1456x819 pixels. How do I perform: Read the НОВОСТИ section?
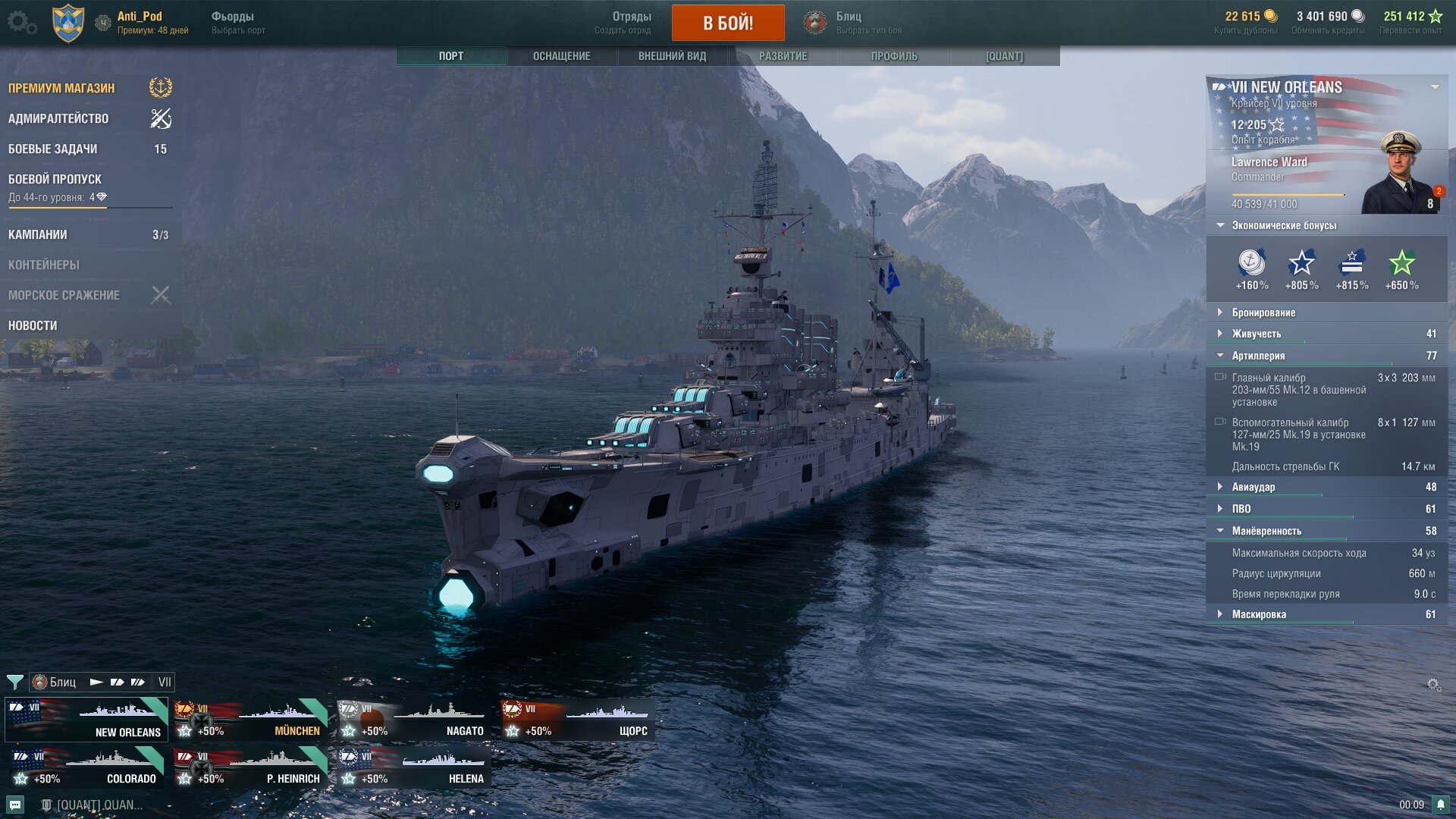click(33, 325)
